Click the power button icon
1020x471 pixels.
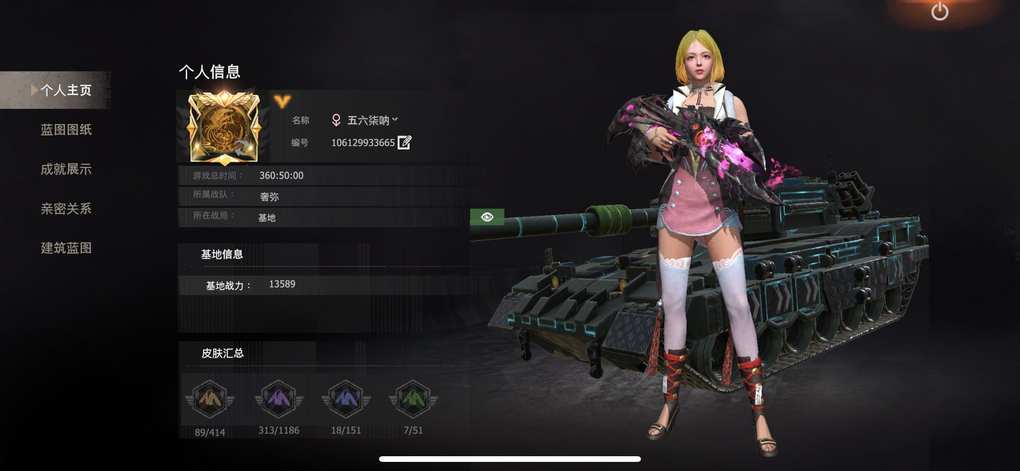click(939, 12)
